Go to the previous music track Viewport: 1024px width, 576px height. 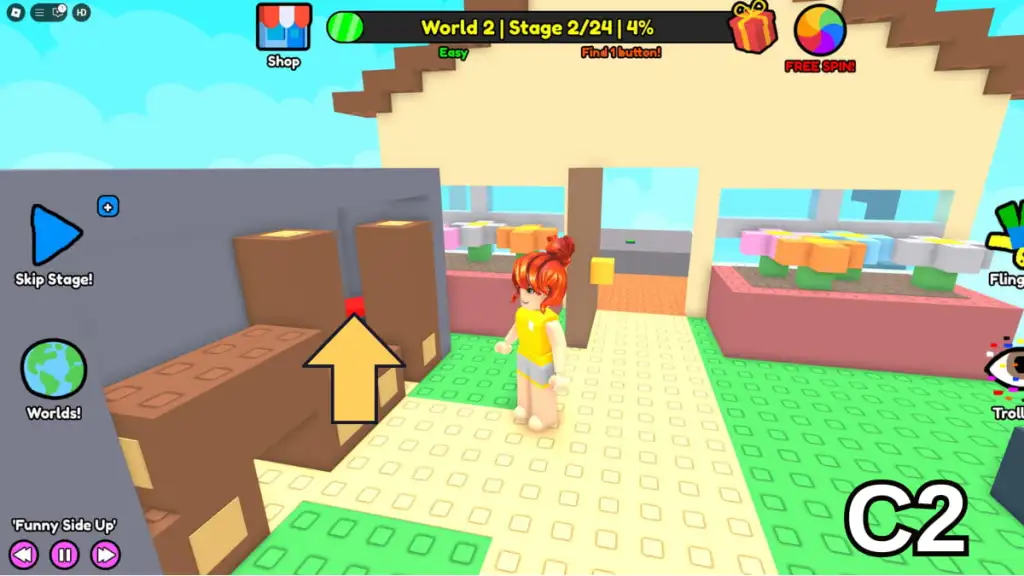click(24, 554)
